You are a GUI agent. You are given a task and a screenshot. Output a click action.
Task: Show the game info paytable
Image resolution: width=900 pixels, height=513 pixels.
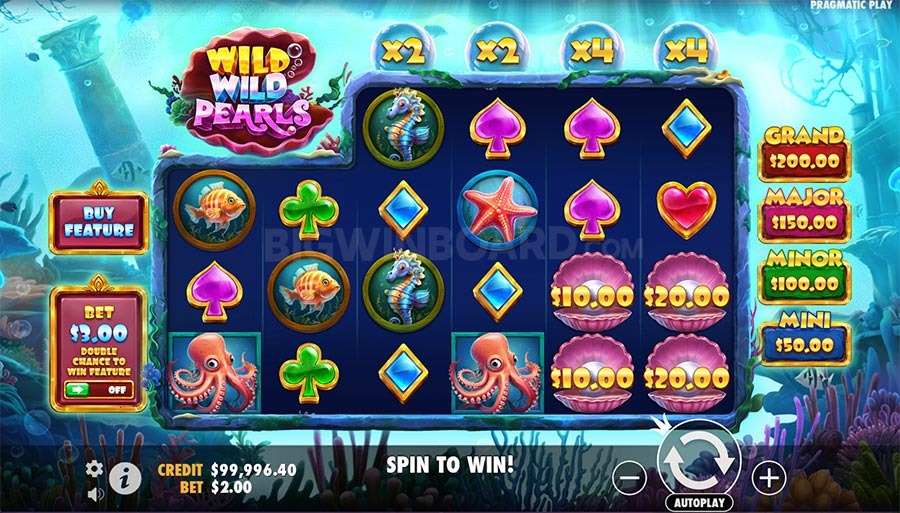(125, 476)
